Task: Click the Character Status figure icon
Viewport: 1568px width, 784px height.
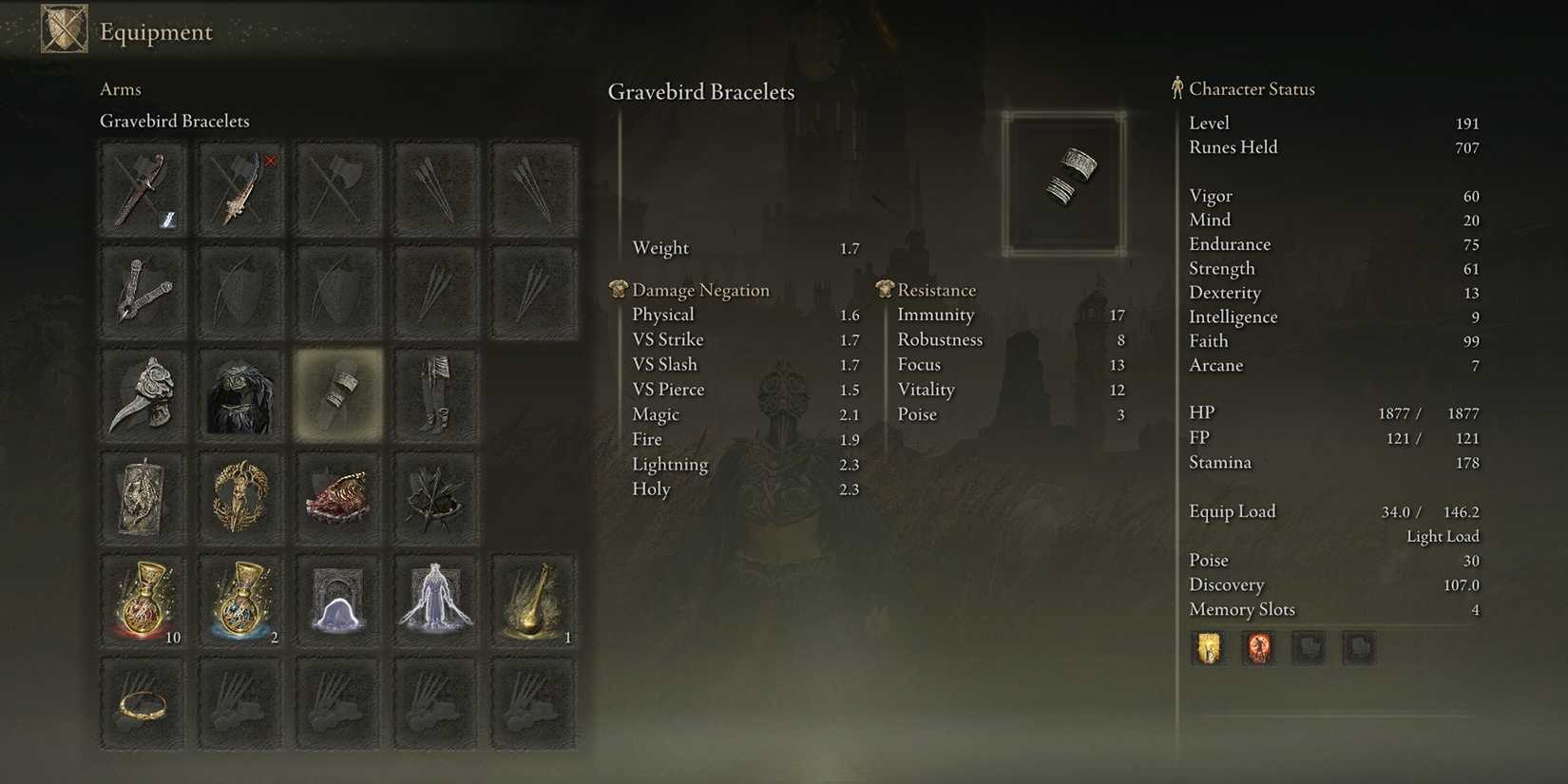Action: point(1176,87)
